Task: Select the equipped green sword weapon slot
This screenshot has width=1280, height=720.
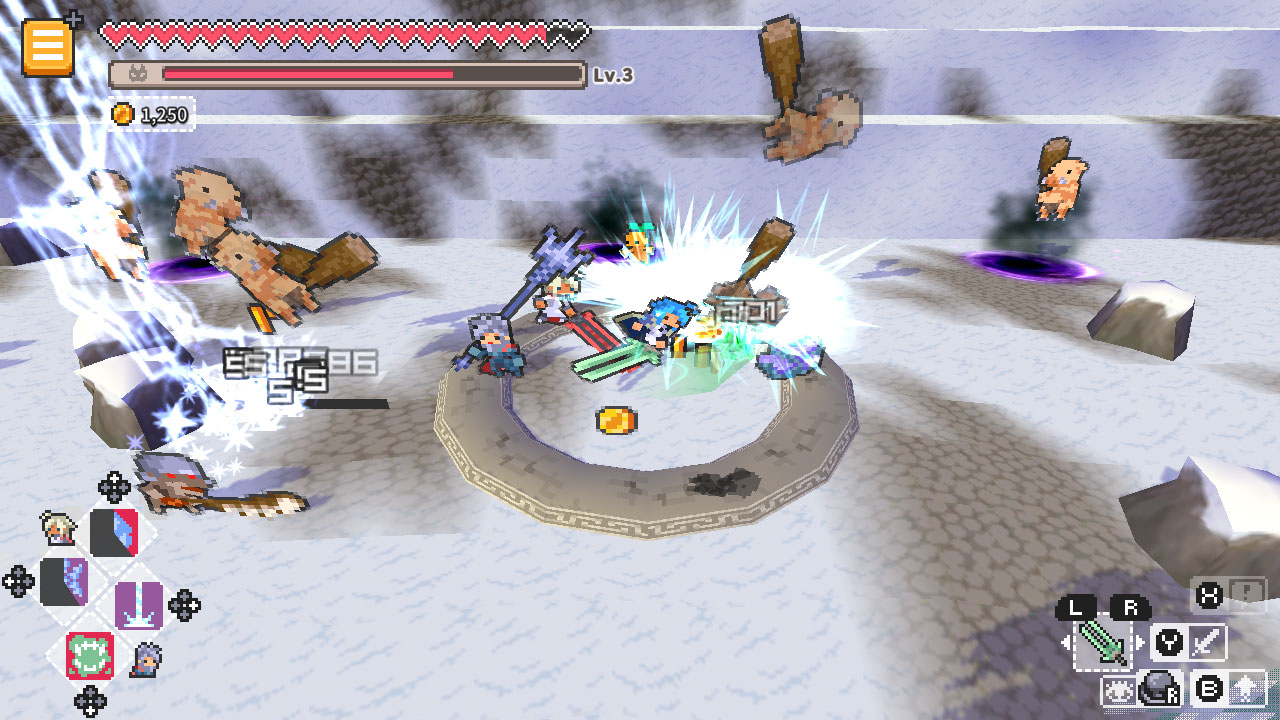Action: click(1103, 643)
